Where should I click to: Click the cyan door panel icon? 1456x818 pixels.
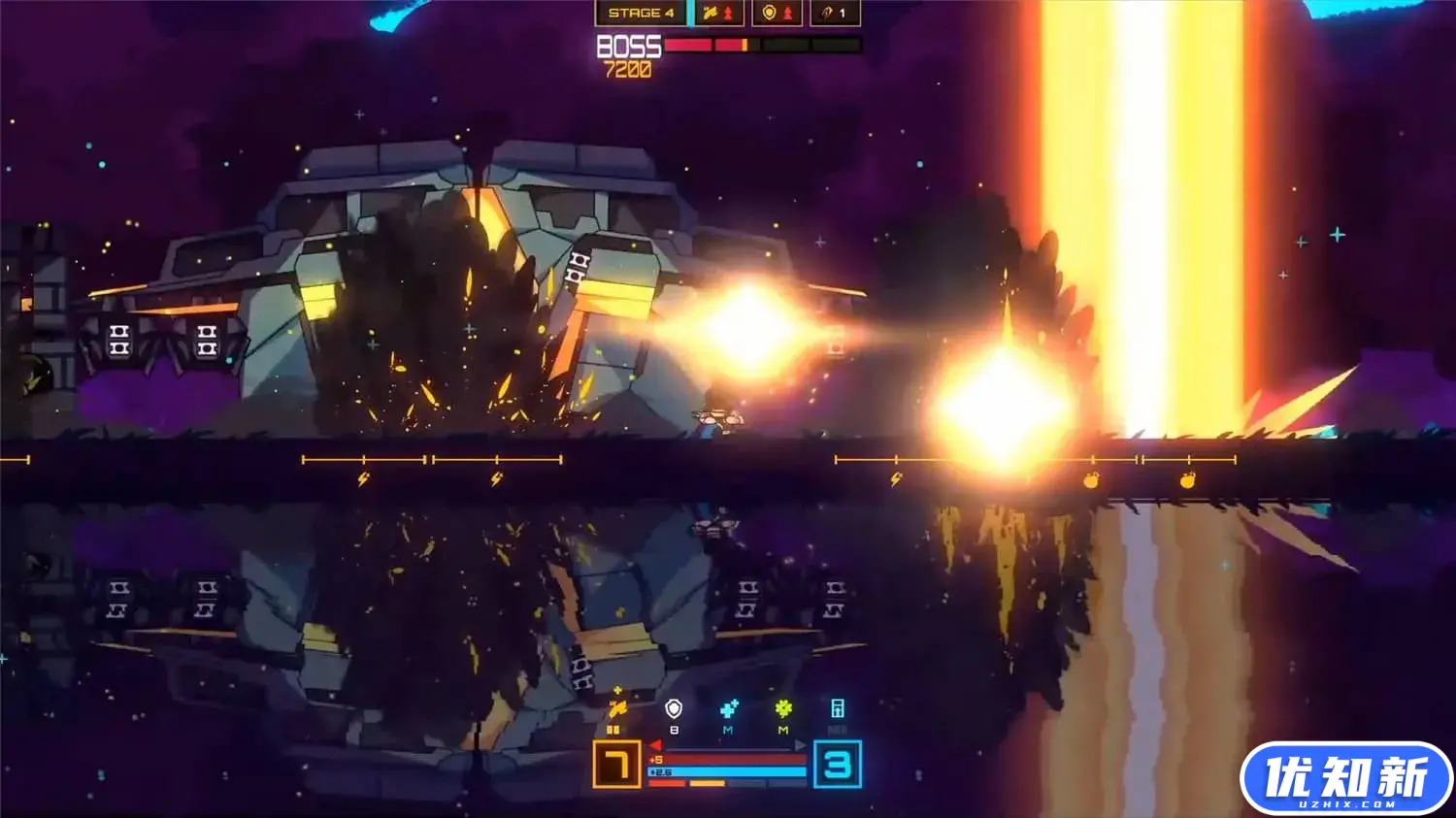tap(838, 709)
